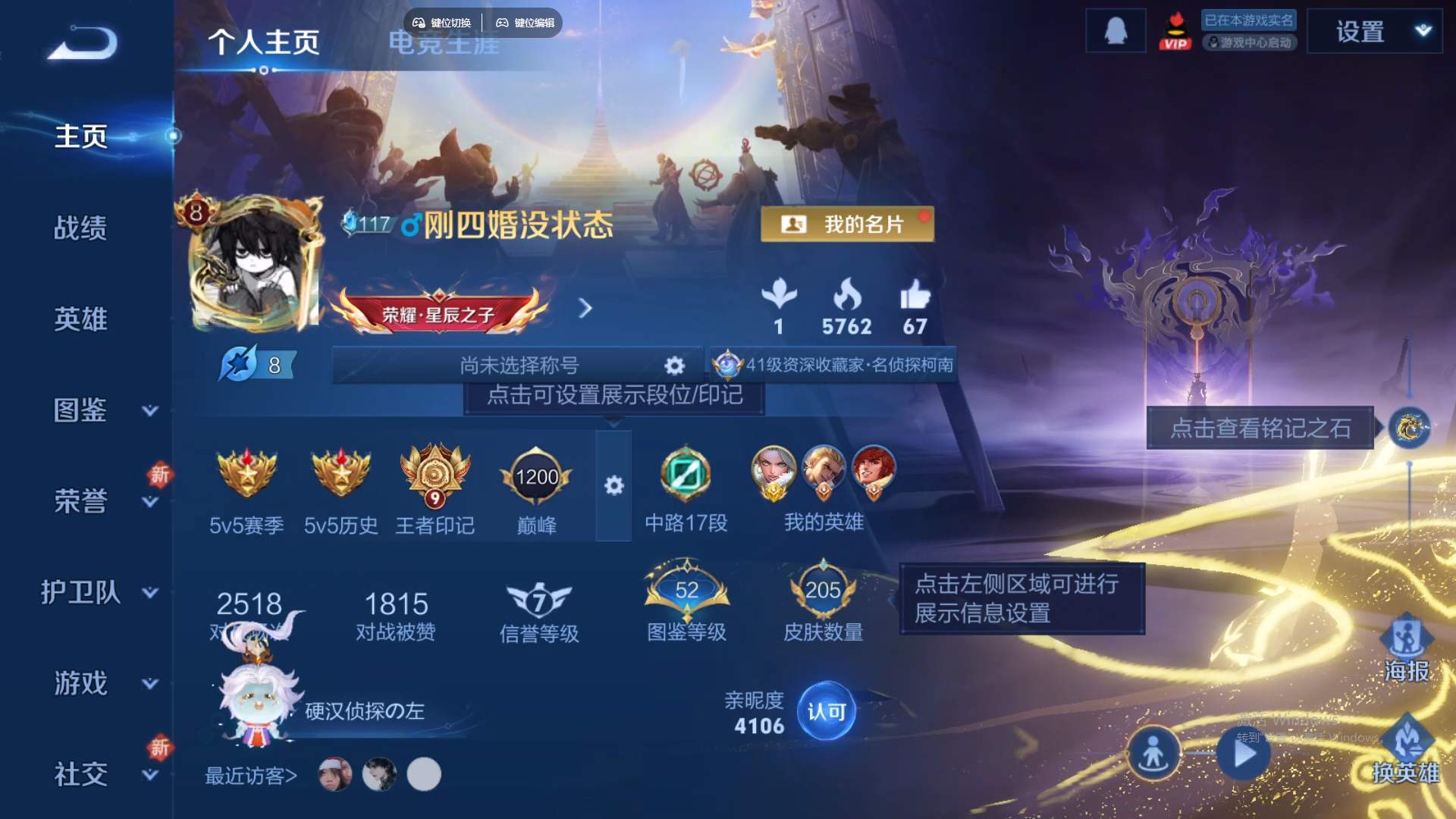Switch to the 电竞生涯 tab
1456x819 pixels.
coord(444,44)
